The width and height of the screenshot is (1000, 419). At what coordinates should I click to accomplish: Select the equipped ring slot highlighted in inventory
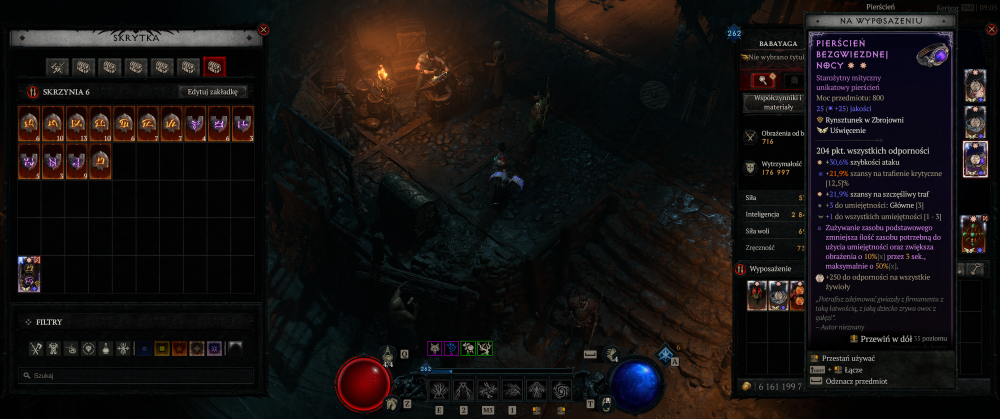[x=974, y=159]
